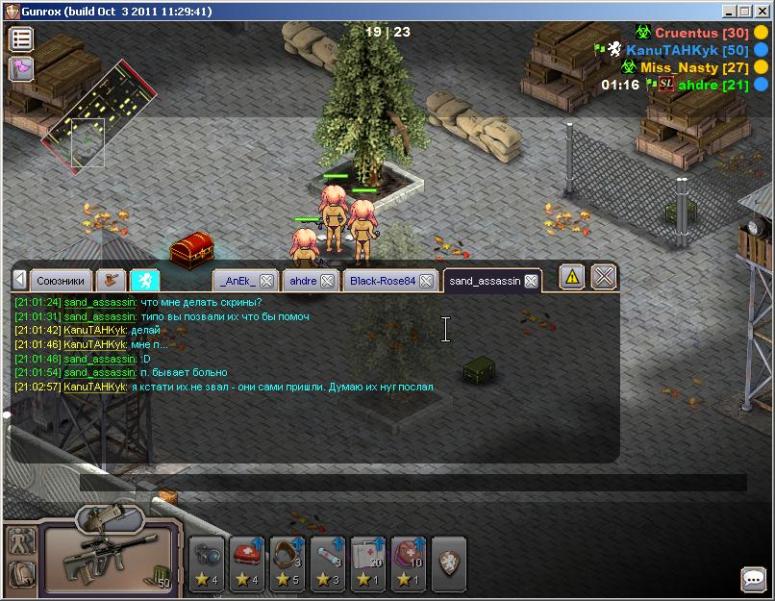Open the _AnEk_ chat tab
The height and width of the screenshot is (601, 775).
(238, 281)
